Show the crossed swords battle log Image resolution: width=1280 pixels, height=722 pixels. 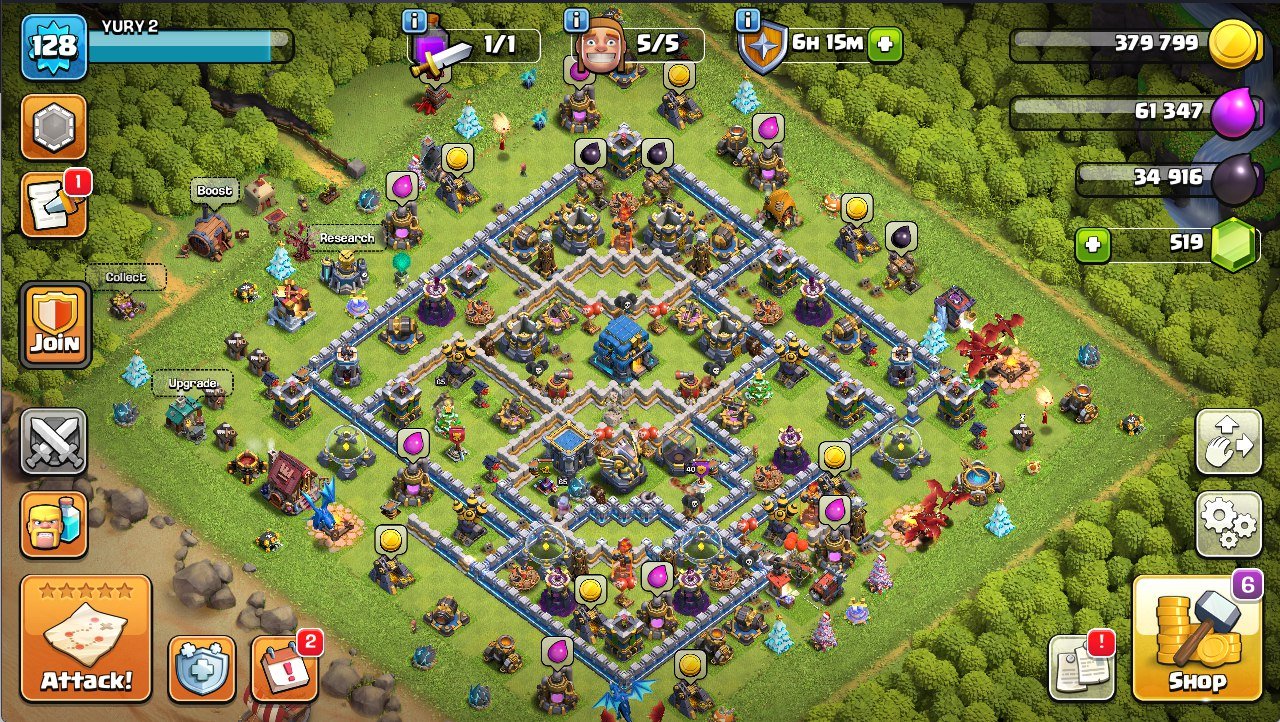pyautogui.click(x=54, y=441)
